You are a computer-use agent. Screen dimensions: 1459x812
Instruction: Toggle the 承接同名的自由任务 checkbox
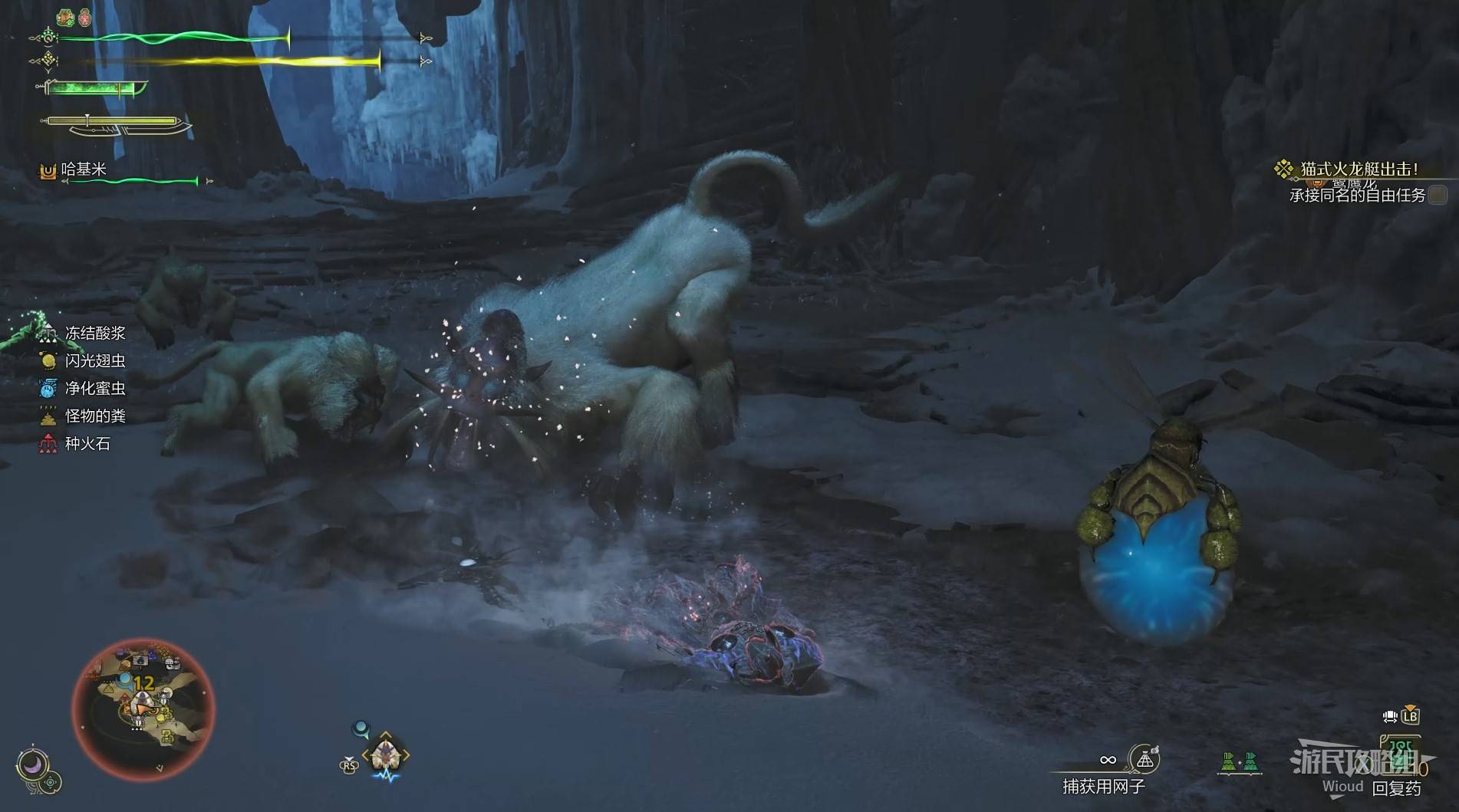click(x=1438, y=195)
